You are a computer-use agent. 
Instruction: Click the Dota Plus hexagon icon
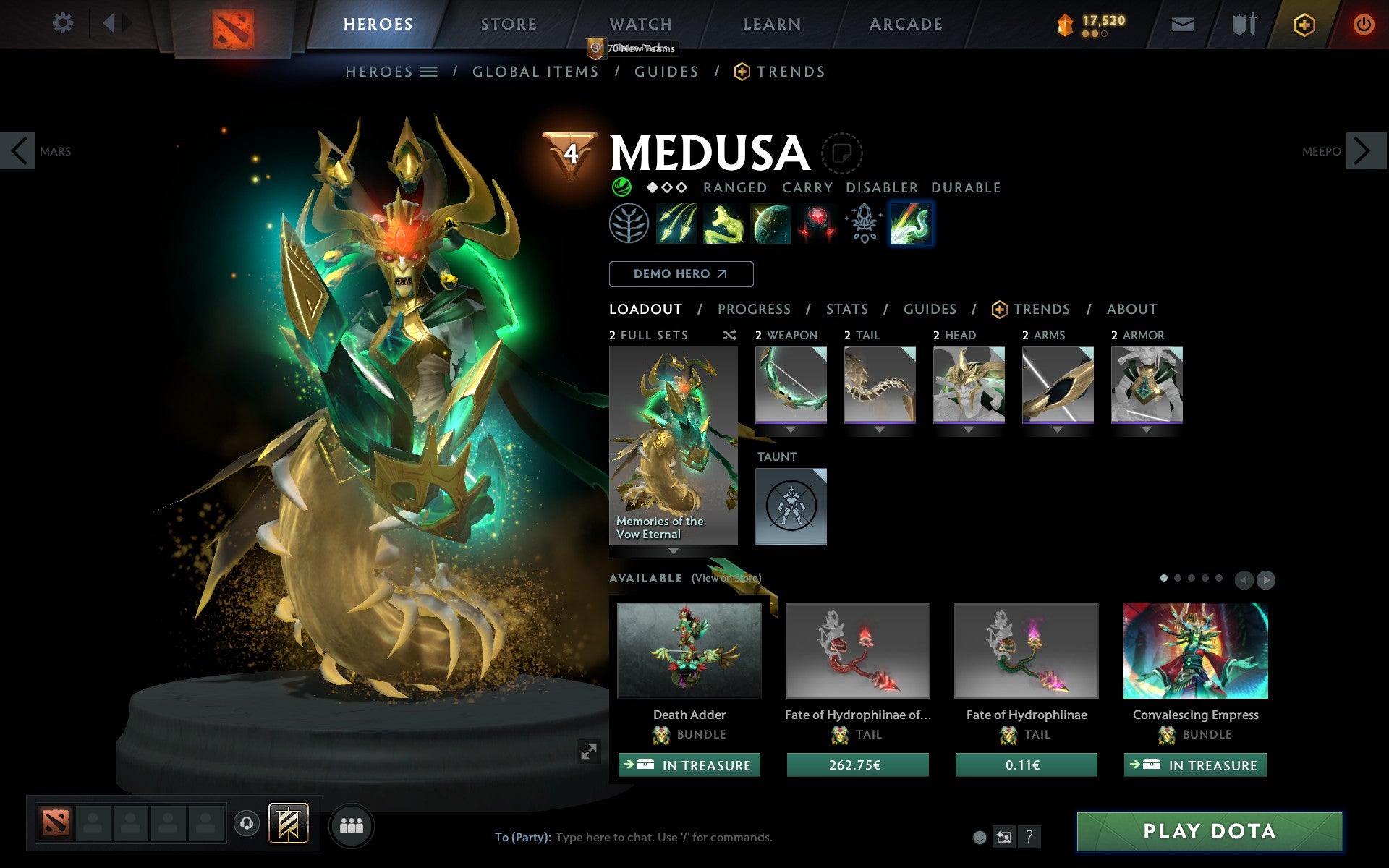click(1304, 23)
